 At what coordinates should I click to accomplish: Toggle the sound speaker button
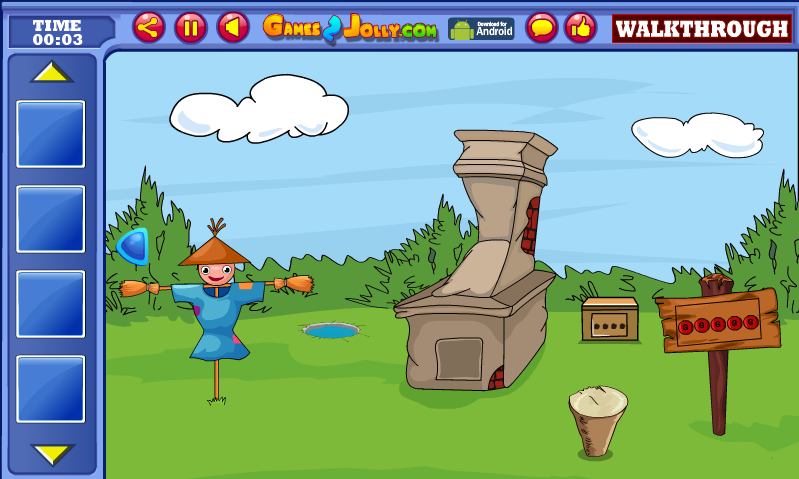233,27
